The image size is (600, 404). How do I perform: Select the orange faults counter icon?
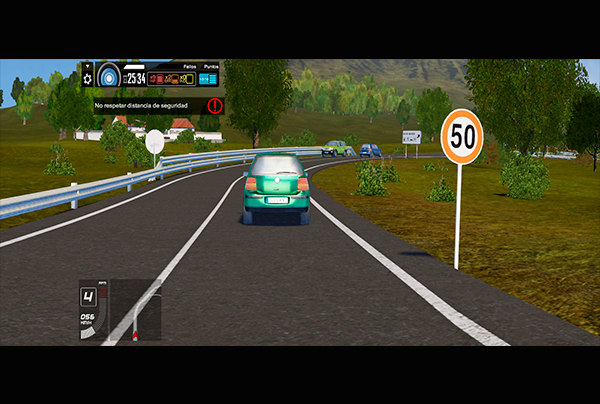tap(172, 78)
